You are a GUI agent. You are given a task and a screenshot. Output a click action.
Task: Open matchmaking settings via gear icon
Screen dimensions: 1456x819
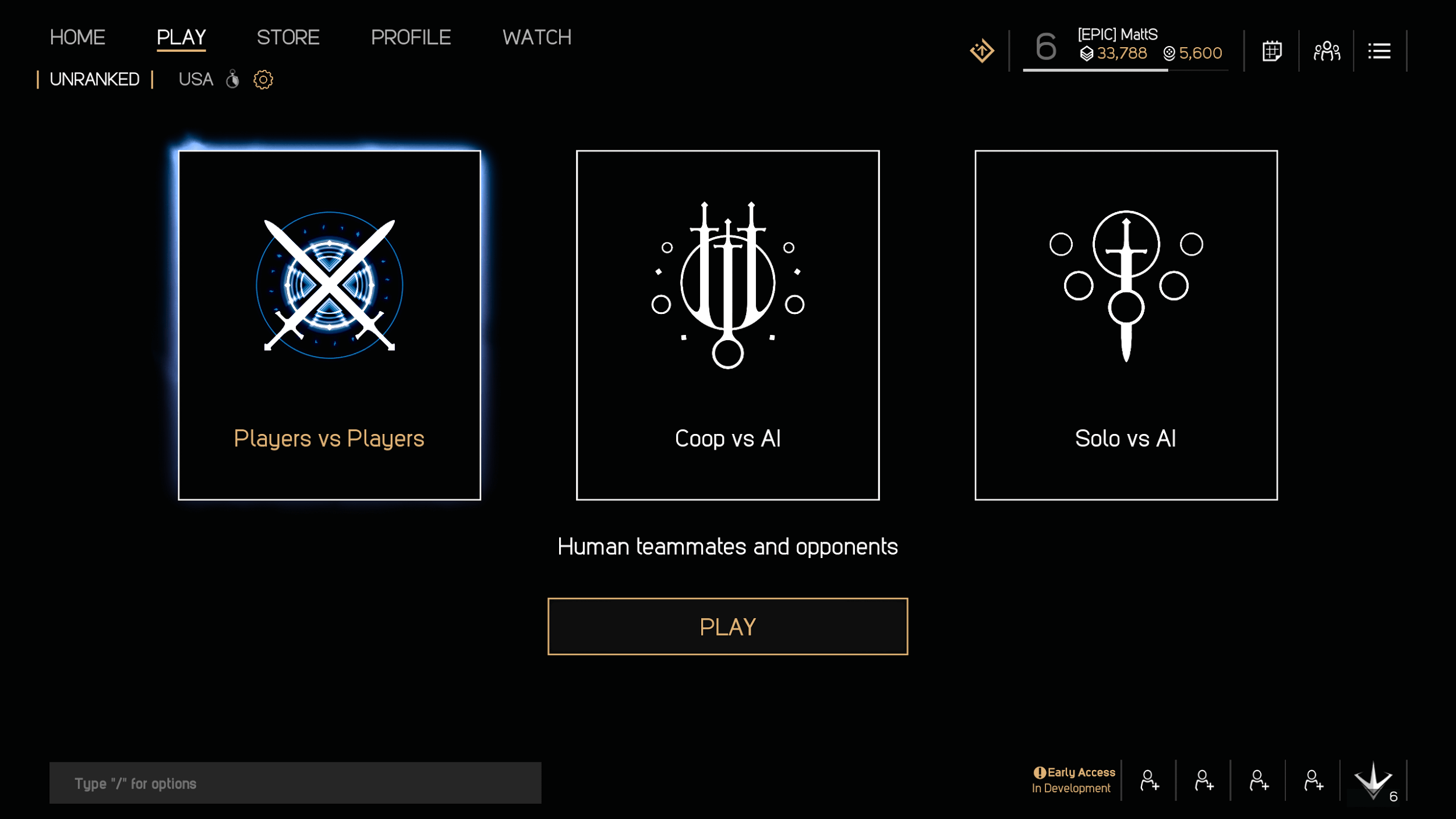tap(263, 80)
